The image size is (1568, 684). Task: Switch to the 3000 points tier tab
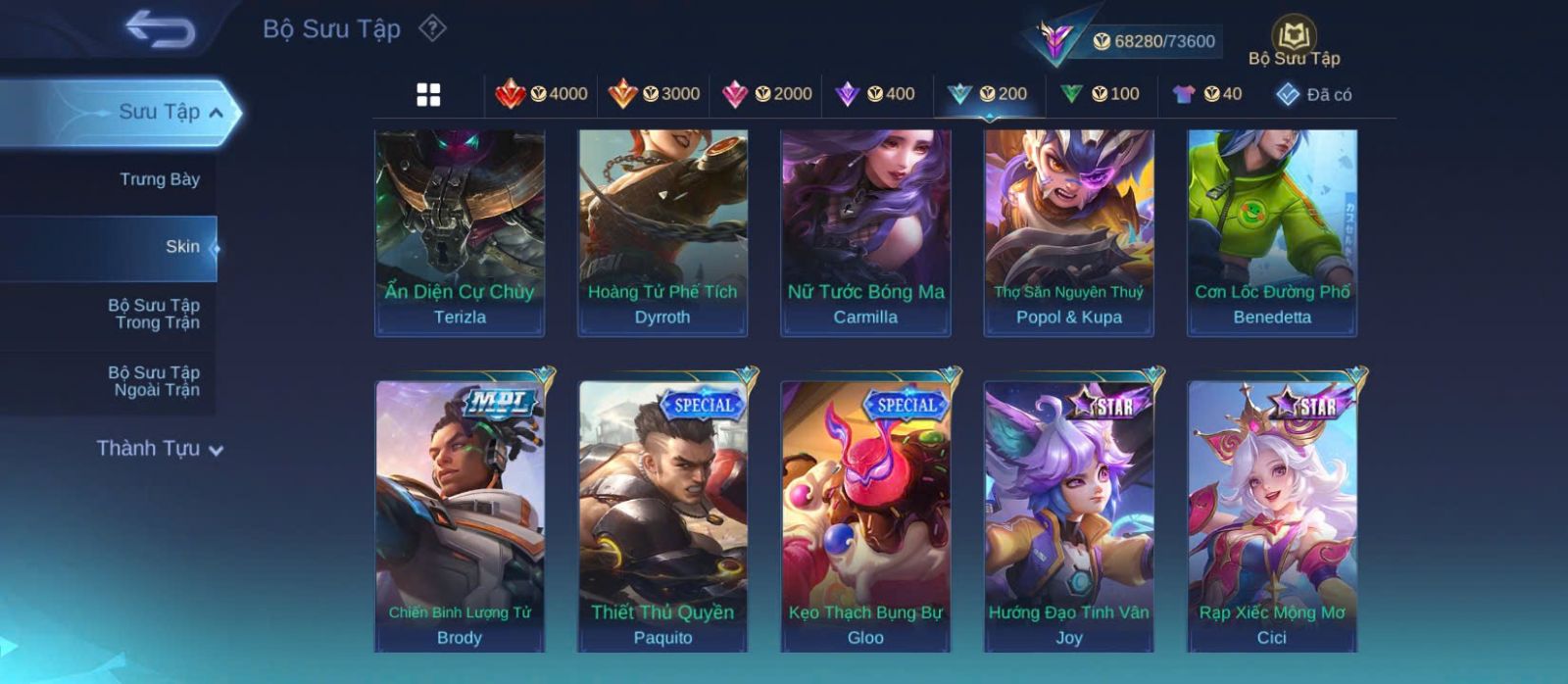click(x=654, y=94)
